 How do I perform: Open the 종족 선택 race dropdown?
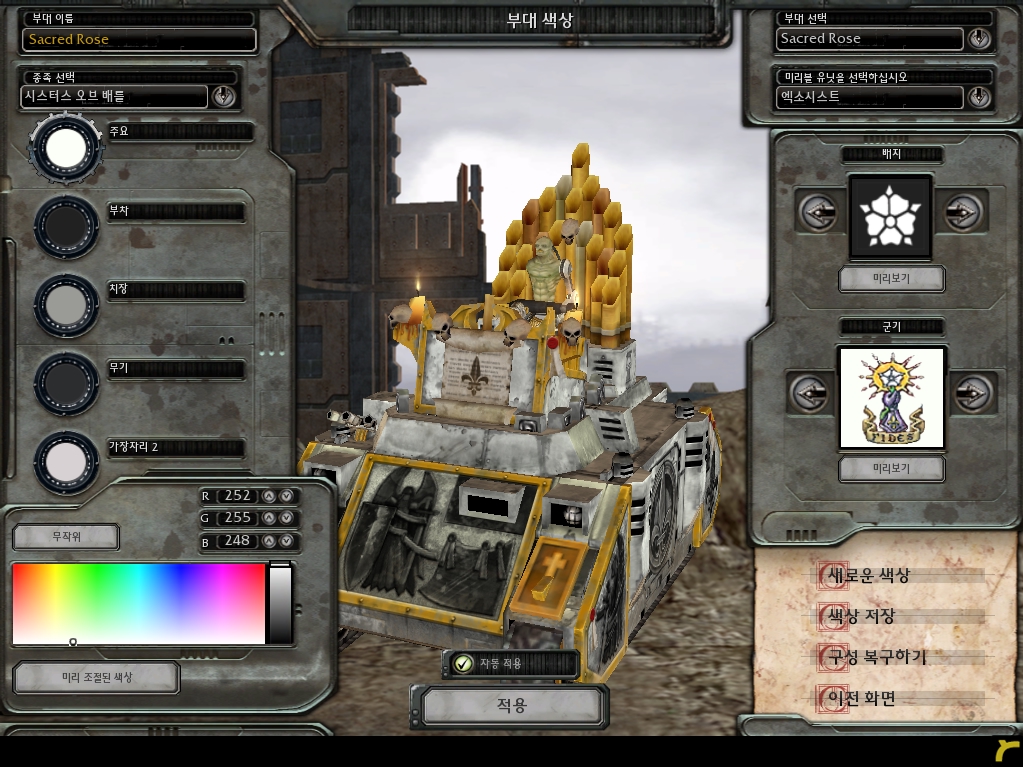(223, 96)
